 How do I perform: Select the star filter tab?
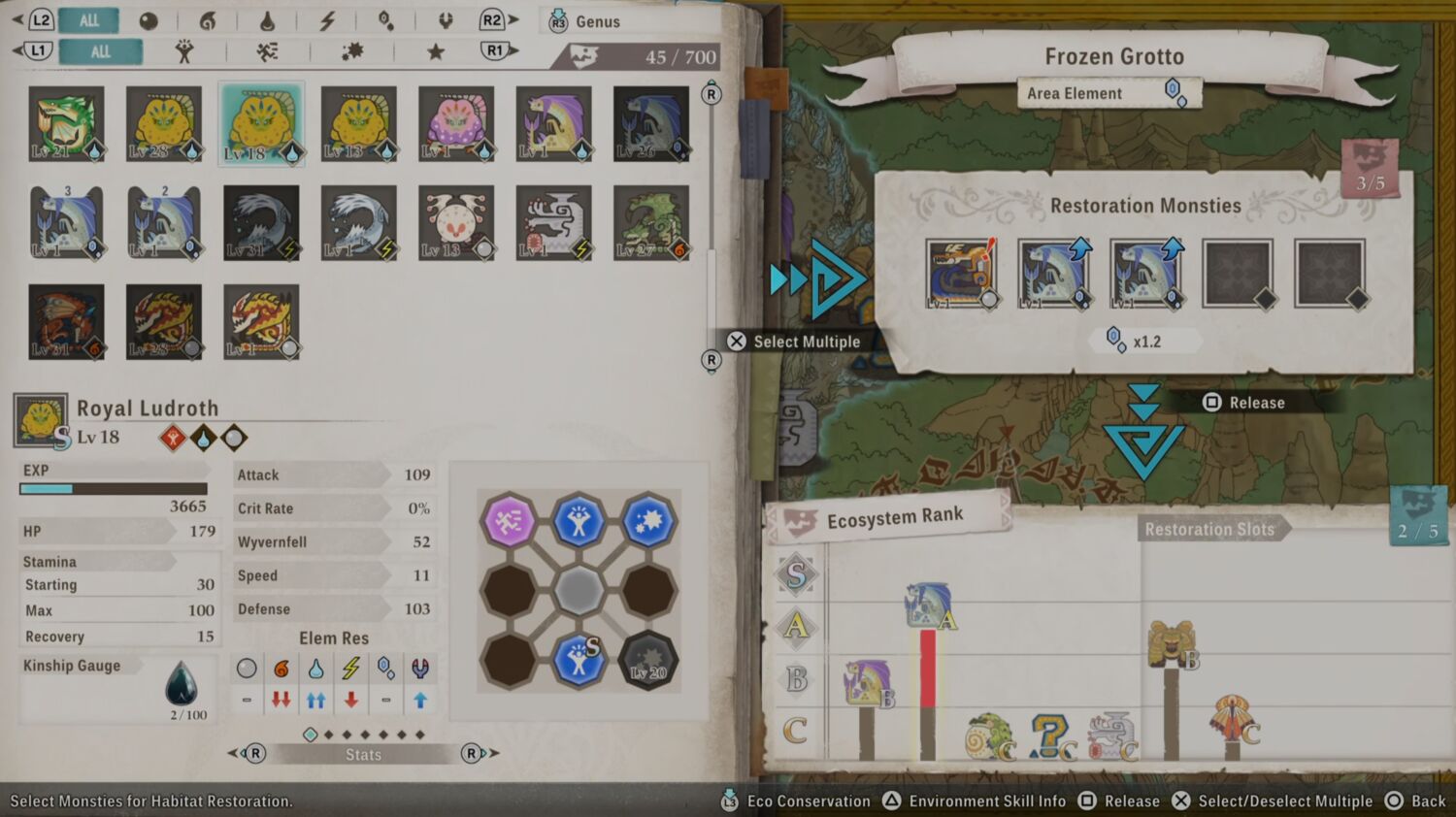pyautogui.click(x=436, y=51)
